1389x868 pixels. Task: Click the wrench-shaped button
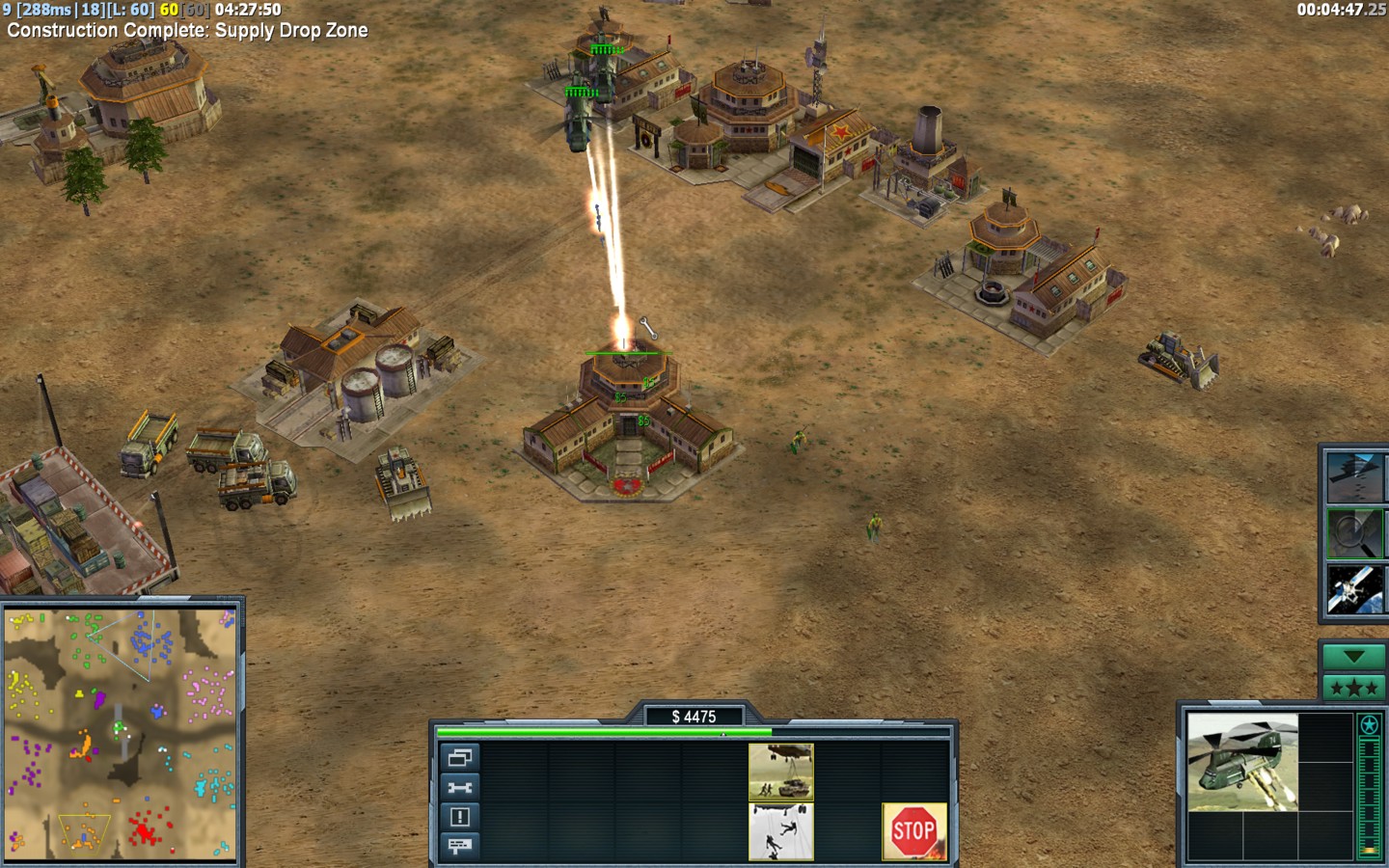[x=459, y=787]
